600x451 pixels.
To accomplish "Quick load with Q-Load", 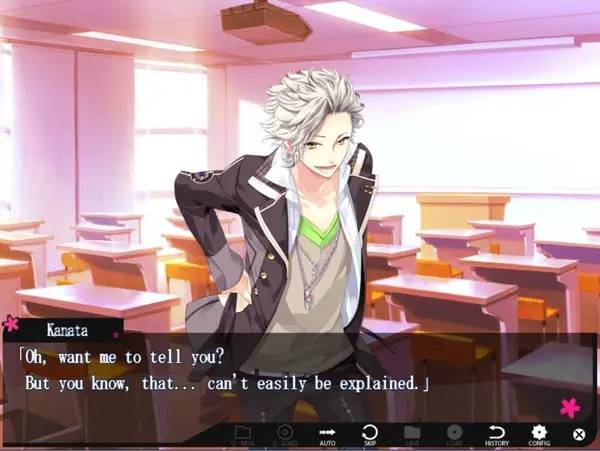I will (285, 434).
